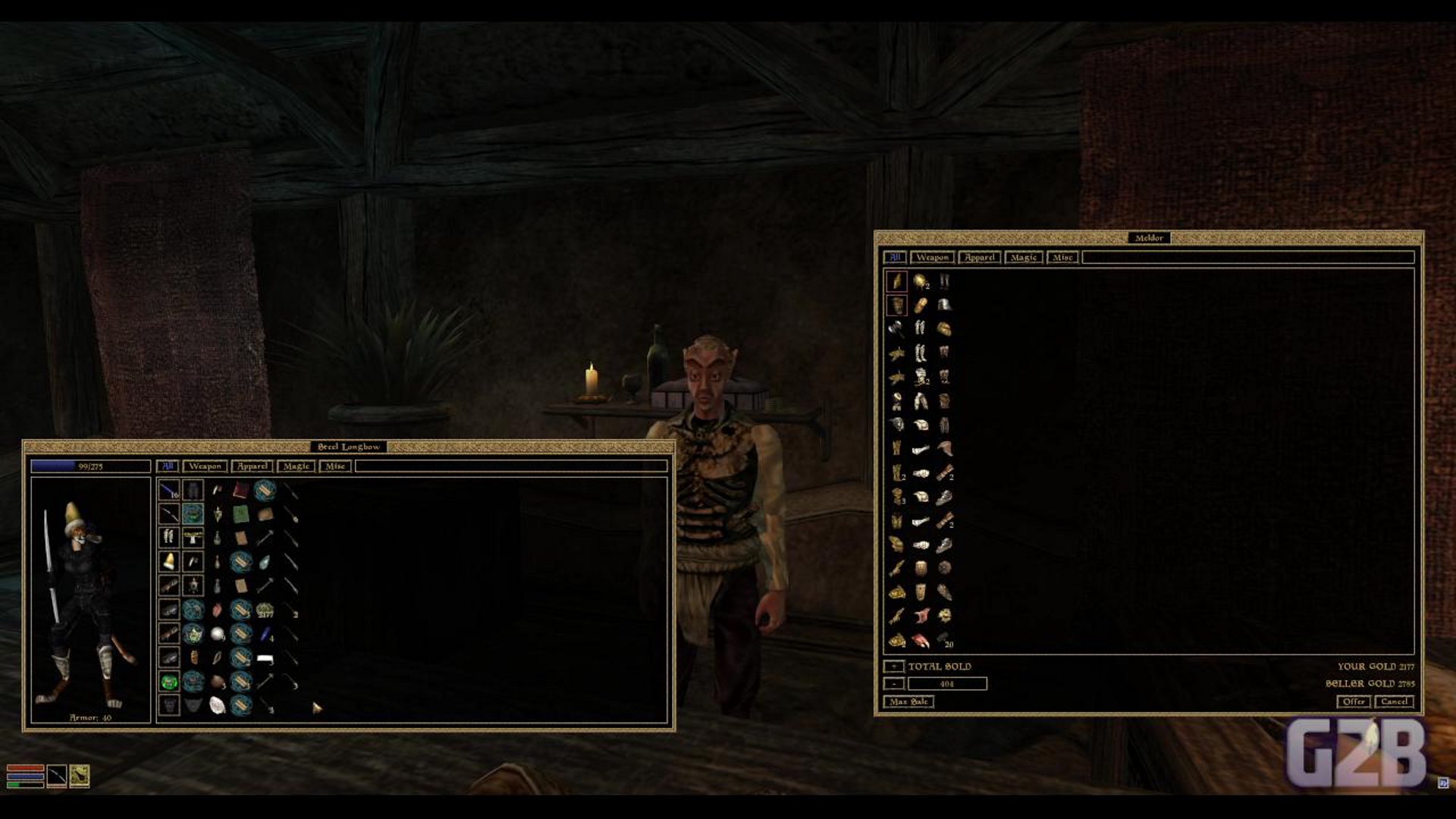Filter player inventory by Magic
Viewport: 1456px width, 819px height.
[296, 466]
